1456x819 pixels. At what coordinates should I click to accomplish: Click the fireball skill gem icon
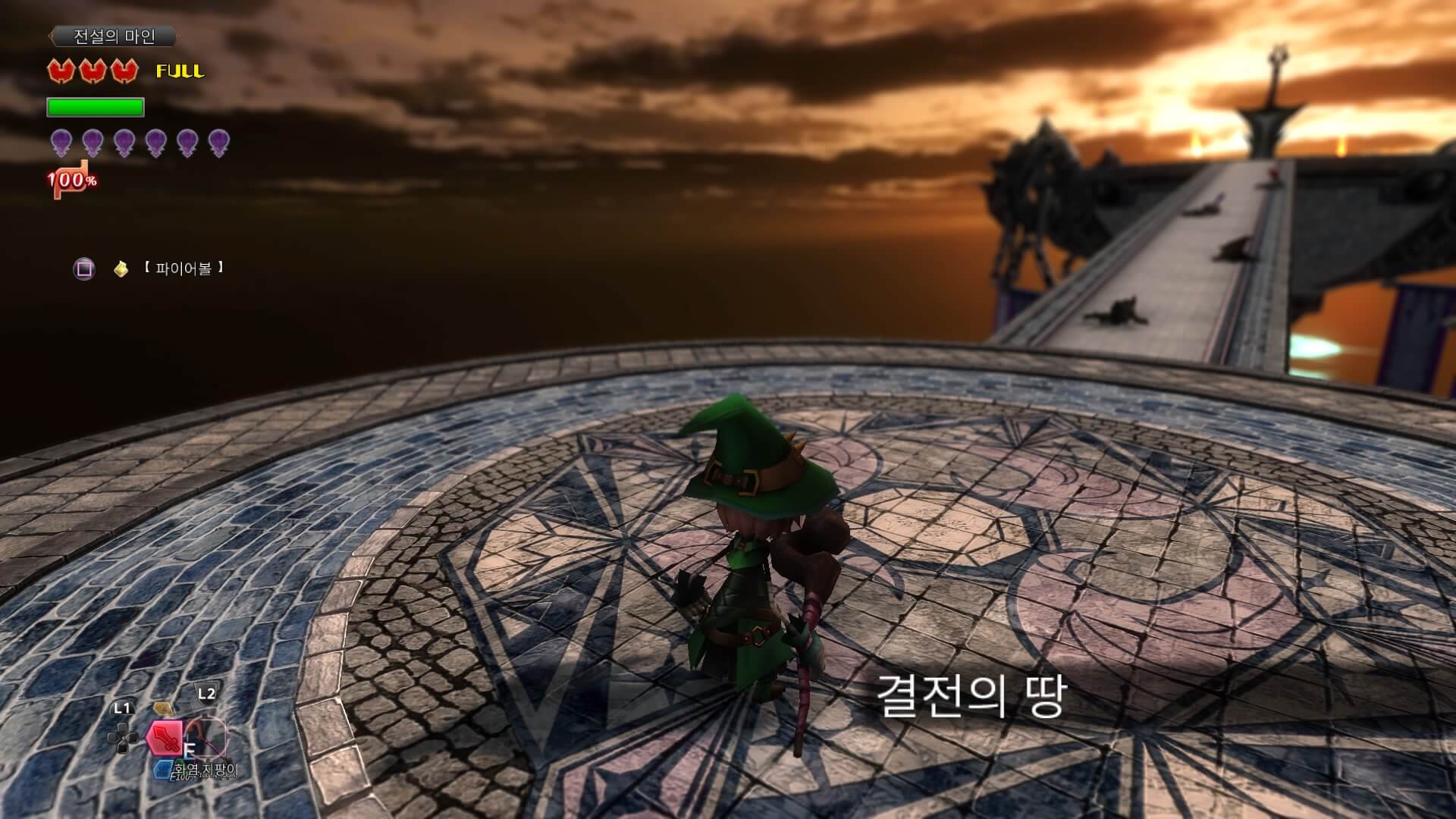pyautogui.click(x=120, y=268)
